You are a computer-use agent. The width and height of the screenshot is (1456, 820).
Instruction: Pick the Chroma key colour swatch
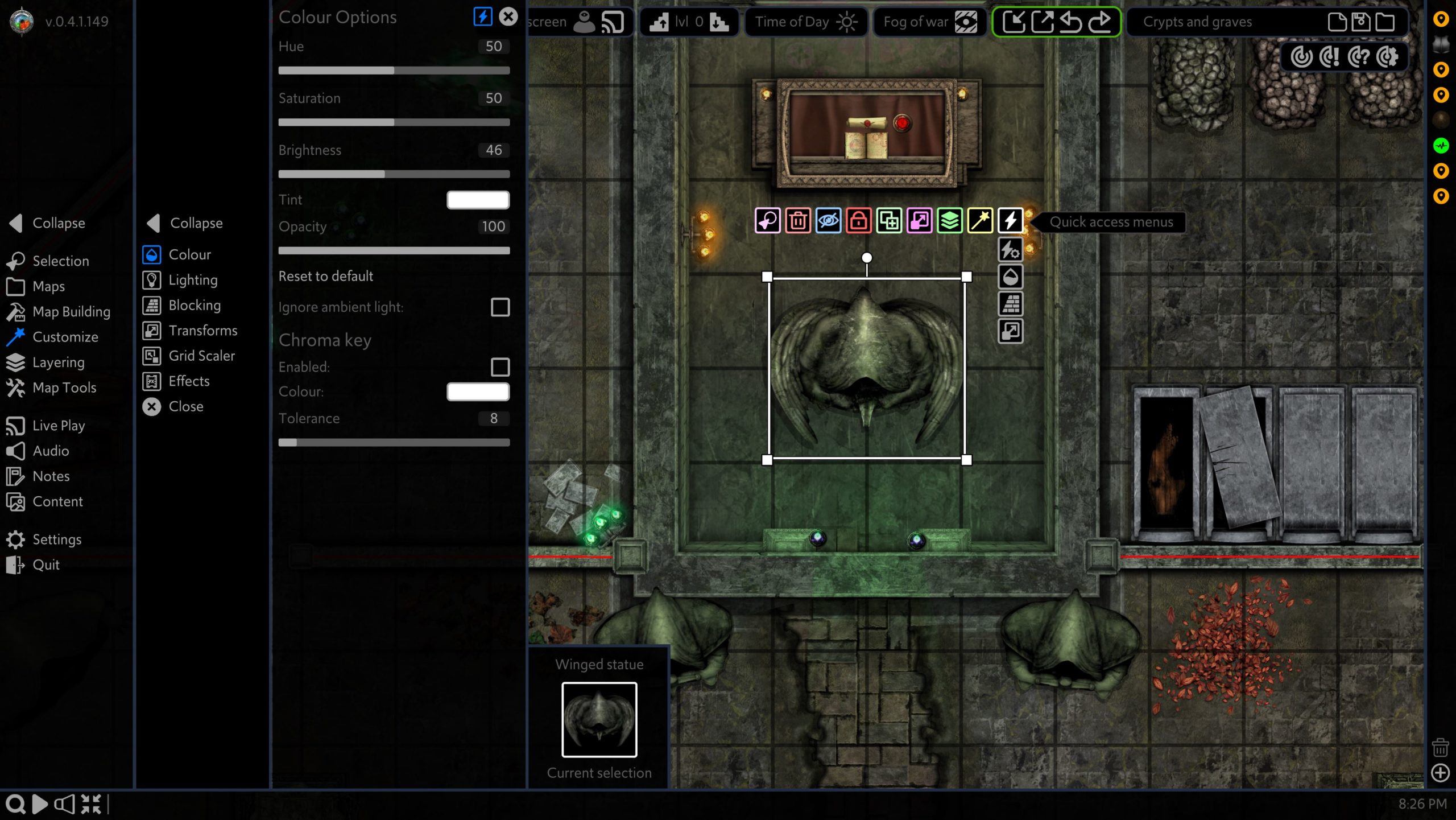(478, 392)
